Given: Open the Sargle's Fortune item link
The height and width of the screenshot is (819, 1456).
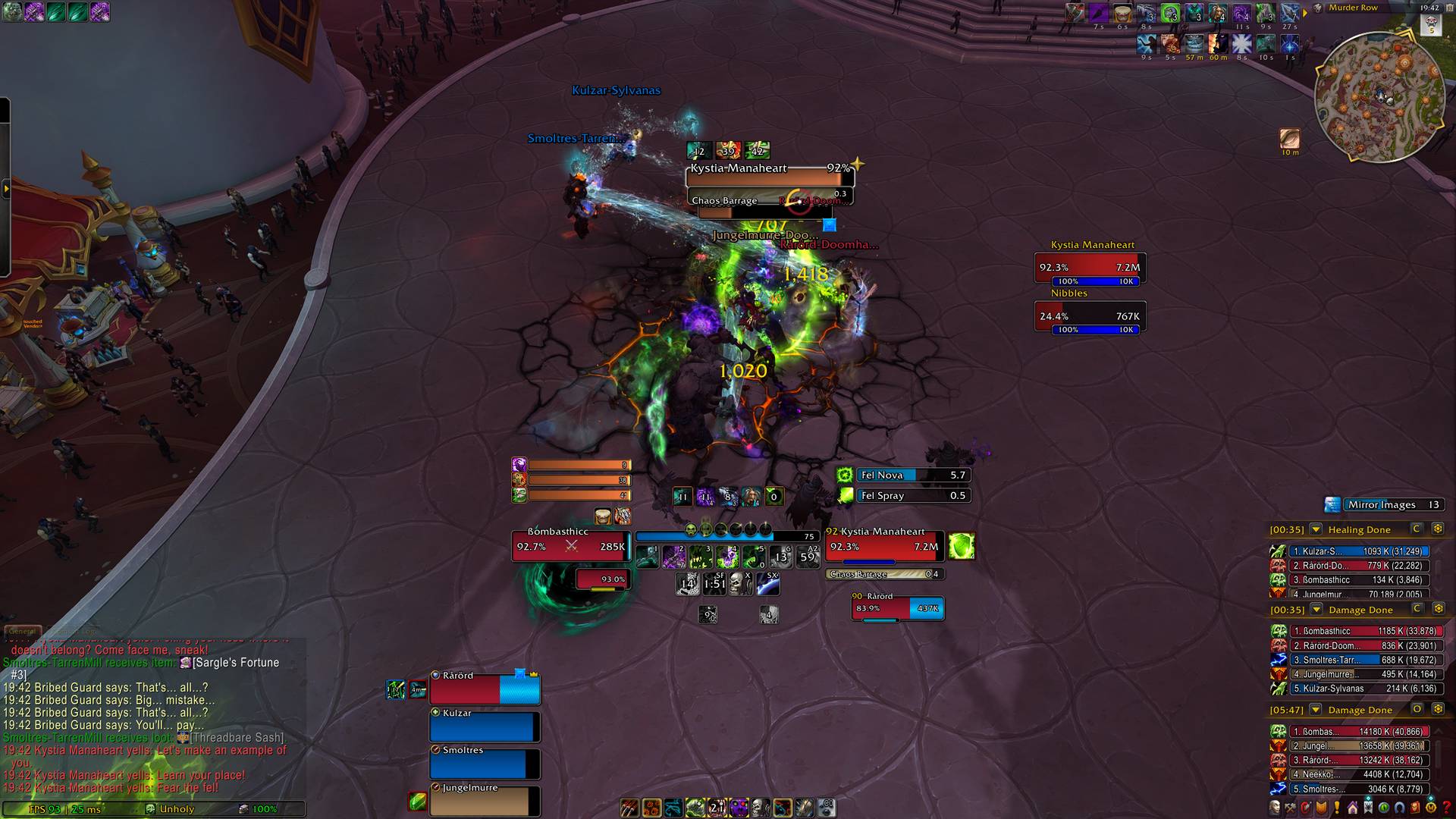Looking at the screenshot, I should (235, 663).
